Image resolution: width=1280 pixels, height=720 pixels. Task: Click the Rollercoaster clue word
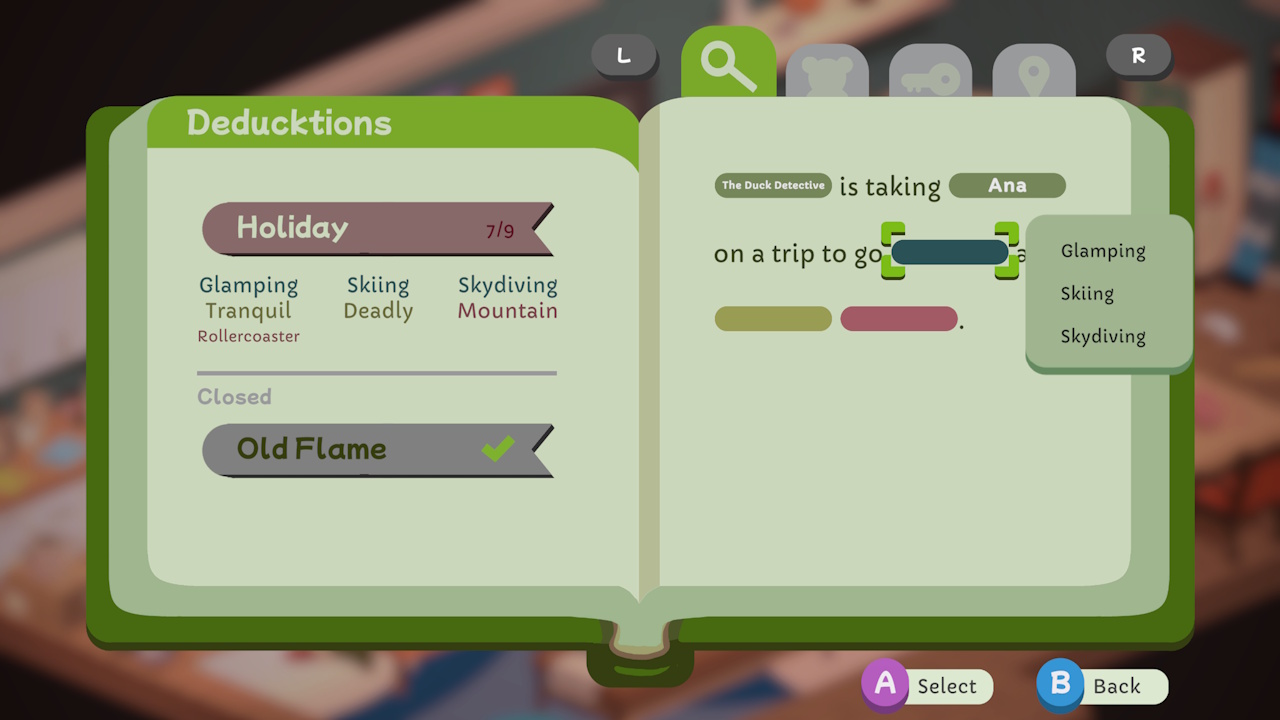(248, 336)
